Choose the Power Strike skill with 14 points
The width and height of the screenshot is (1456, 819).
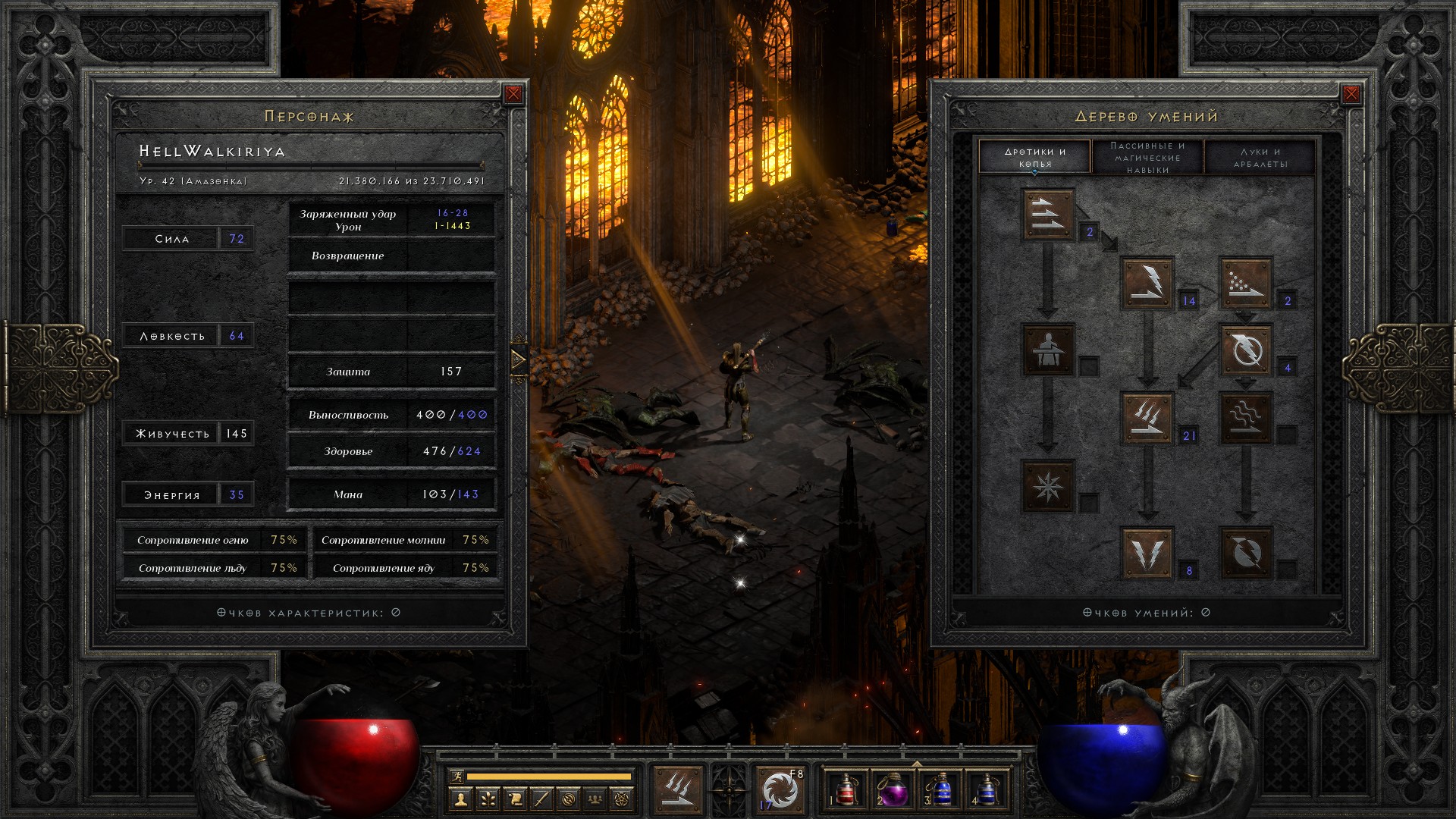click(x=1147, y=283)
